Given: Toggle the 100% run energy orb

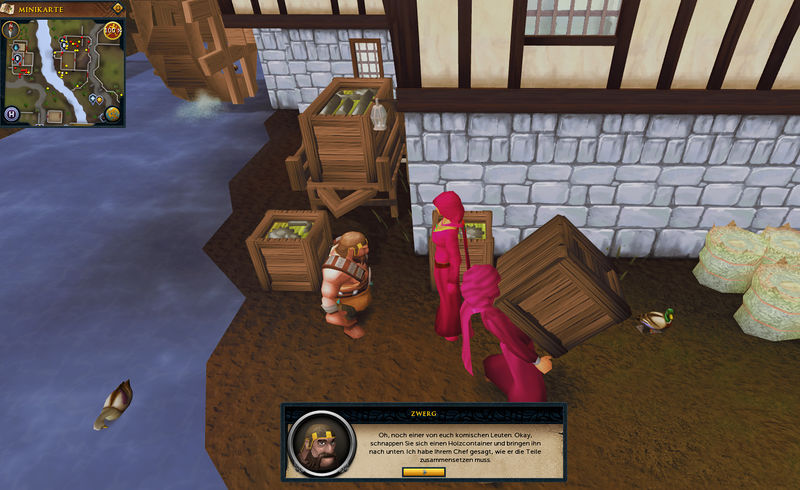Looking at the screenshot, I should click(112, 30).
